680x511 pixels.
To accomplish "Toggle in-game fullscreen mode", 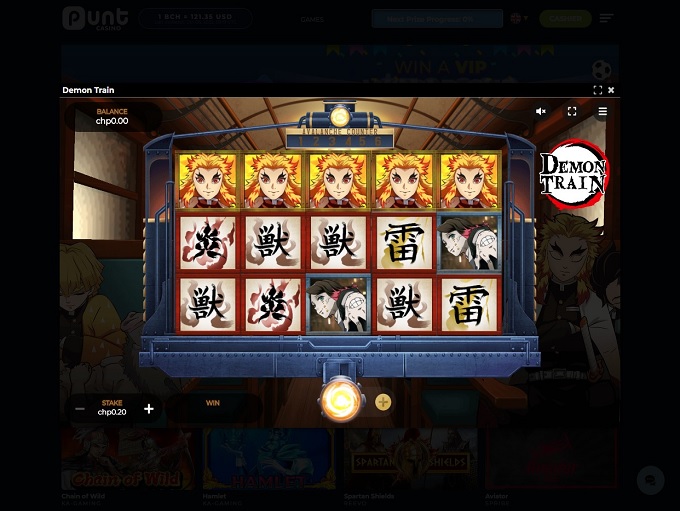I will coord(572,112).
